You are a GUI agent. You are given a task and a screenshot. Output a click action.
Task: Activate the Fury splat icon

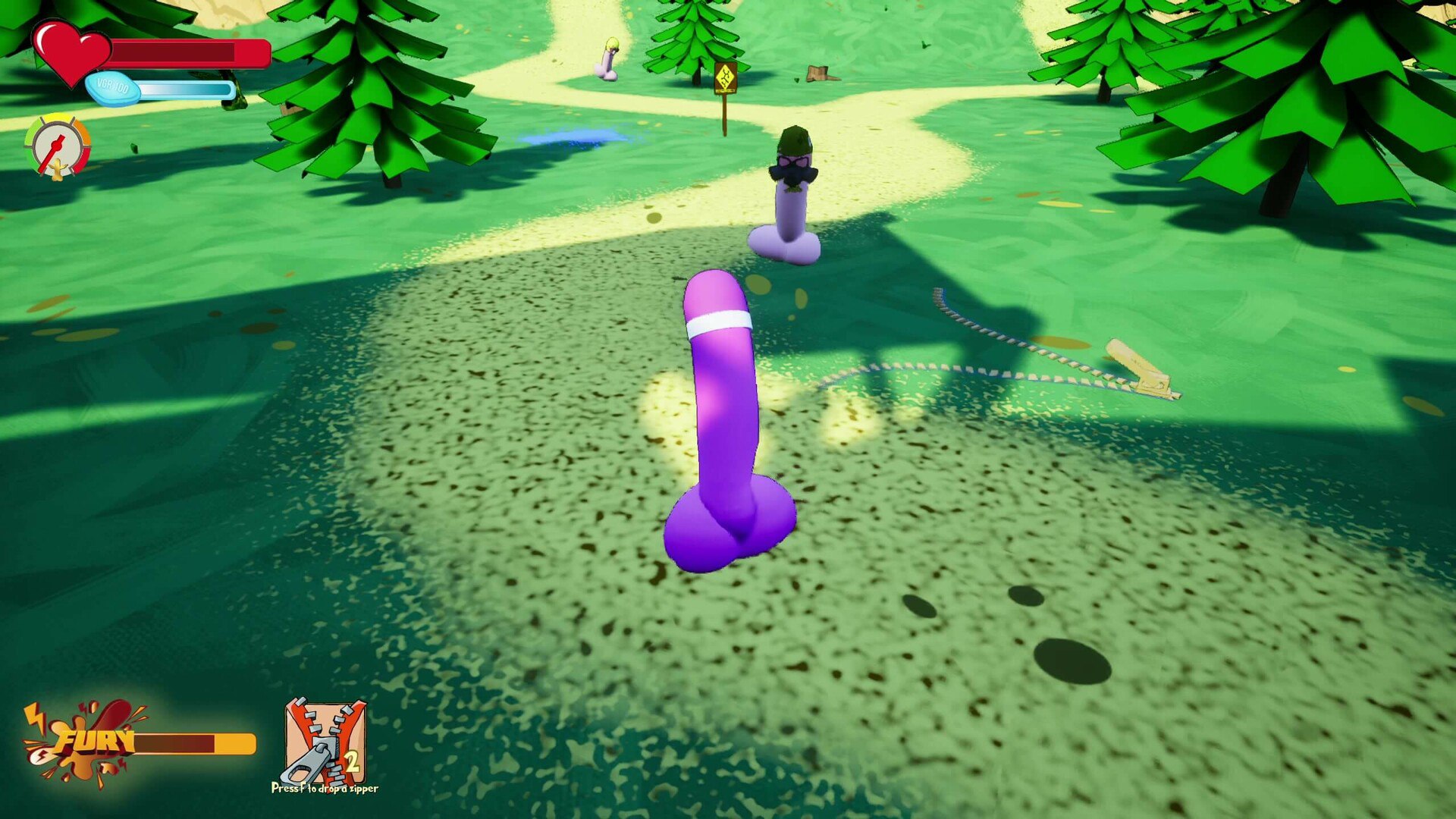(x=83, y=743)
